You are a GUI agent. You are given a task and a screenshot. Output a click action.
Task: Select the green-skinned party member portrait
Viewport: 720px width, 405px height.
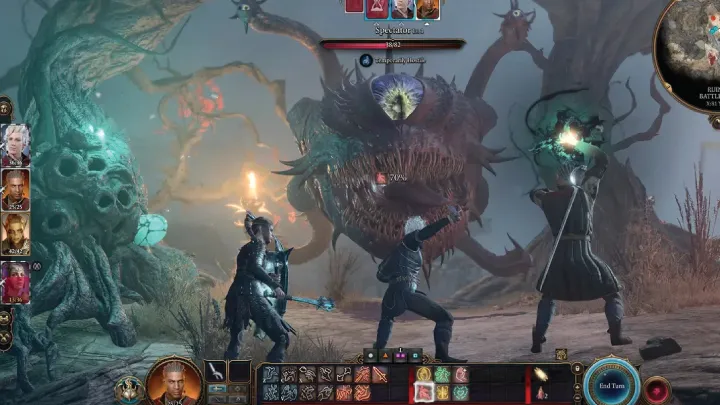16,232
